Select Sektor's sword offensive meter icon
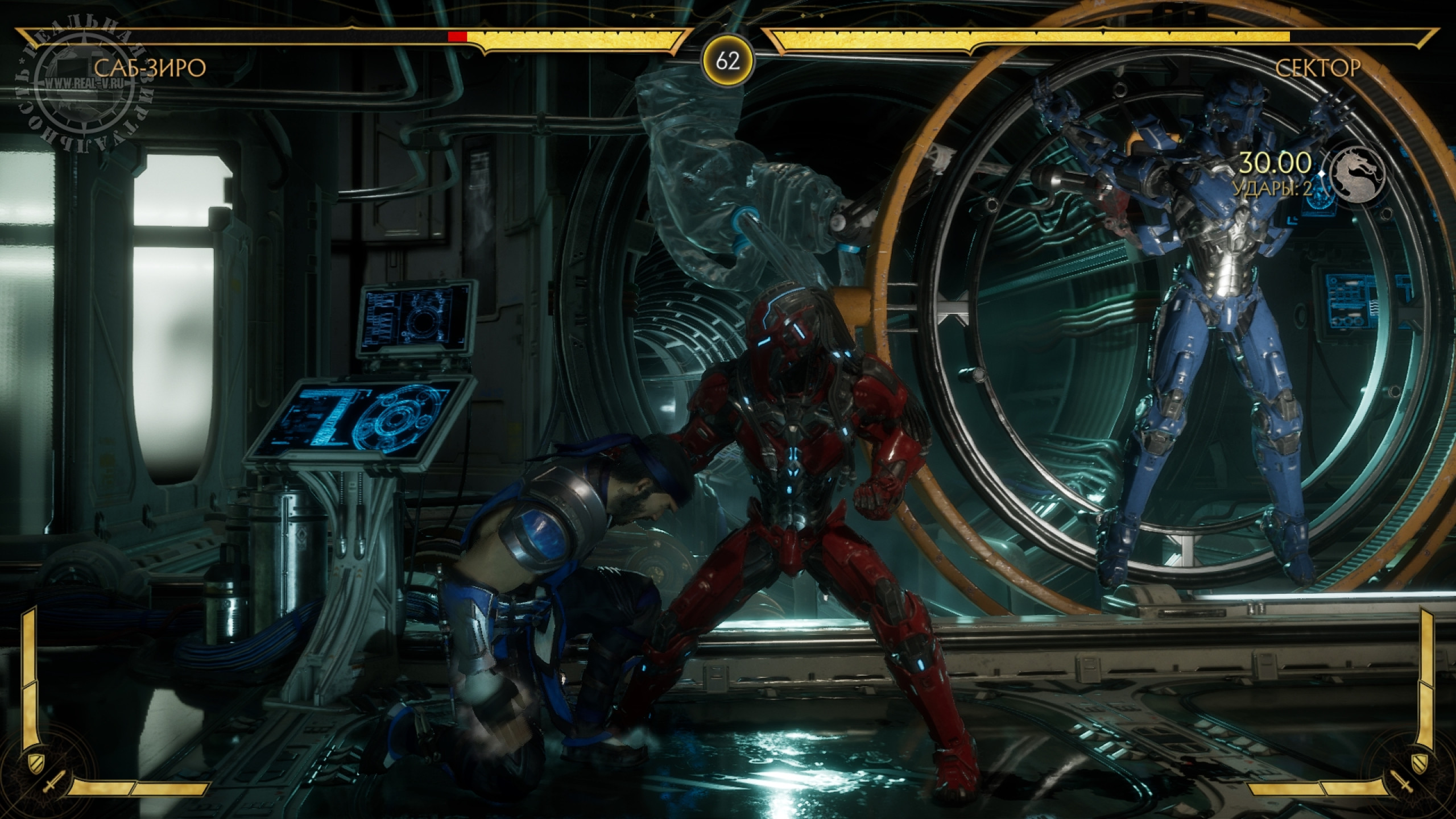This screenshot has height=819, width=1456. [x=1403, y=787]
